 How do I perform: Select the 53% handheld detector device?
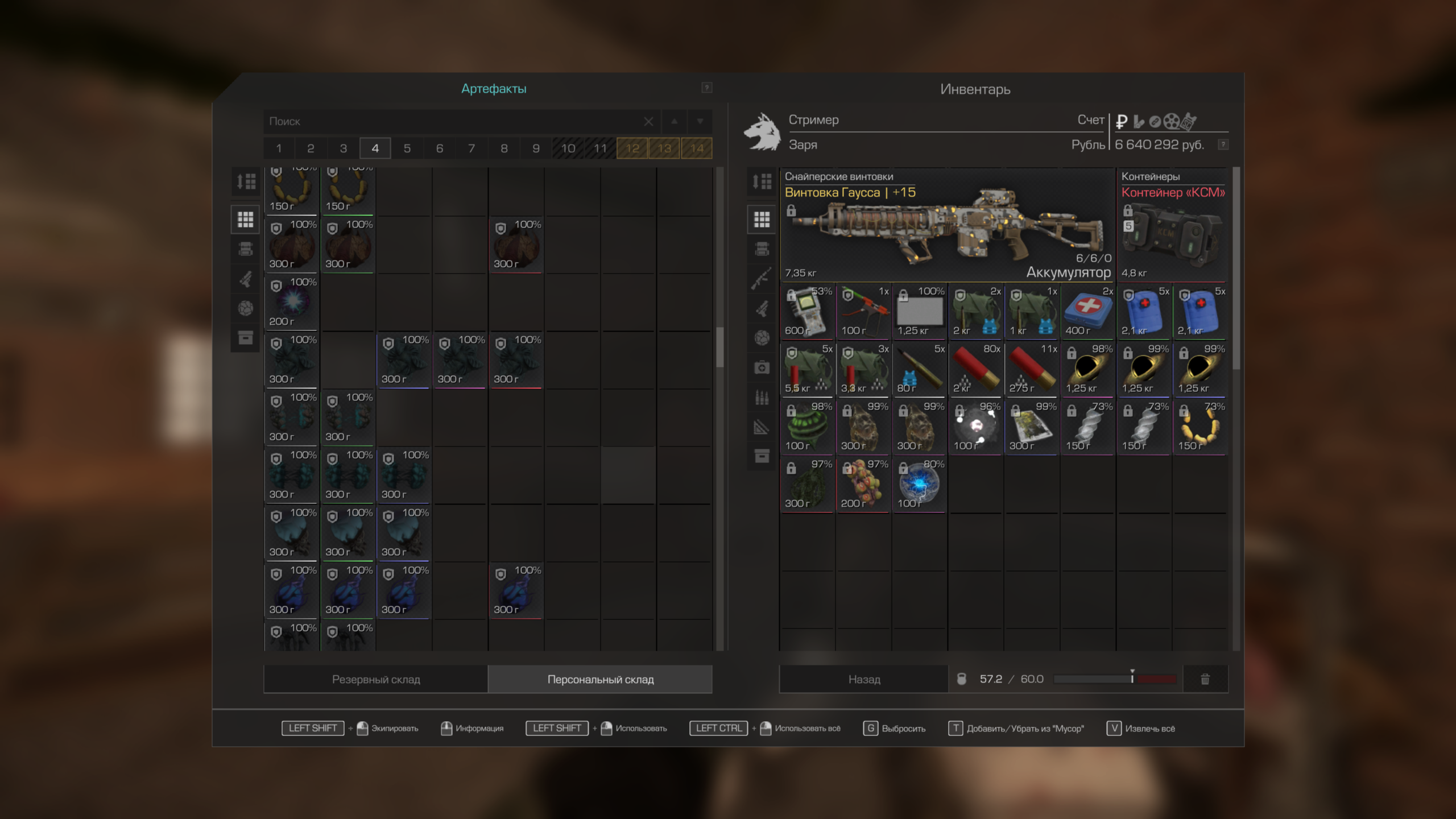pos(807,312)
